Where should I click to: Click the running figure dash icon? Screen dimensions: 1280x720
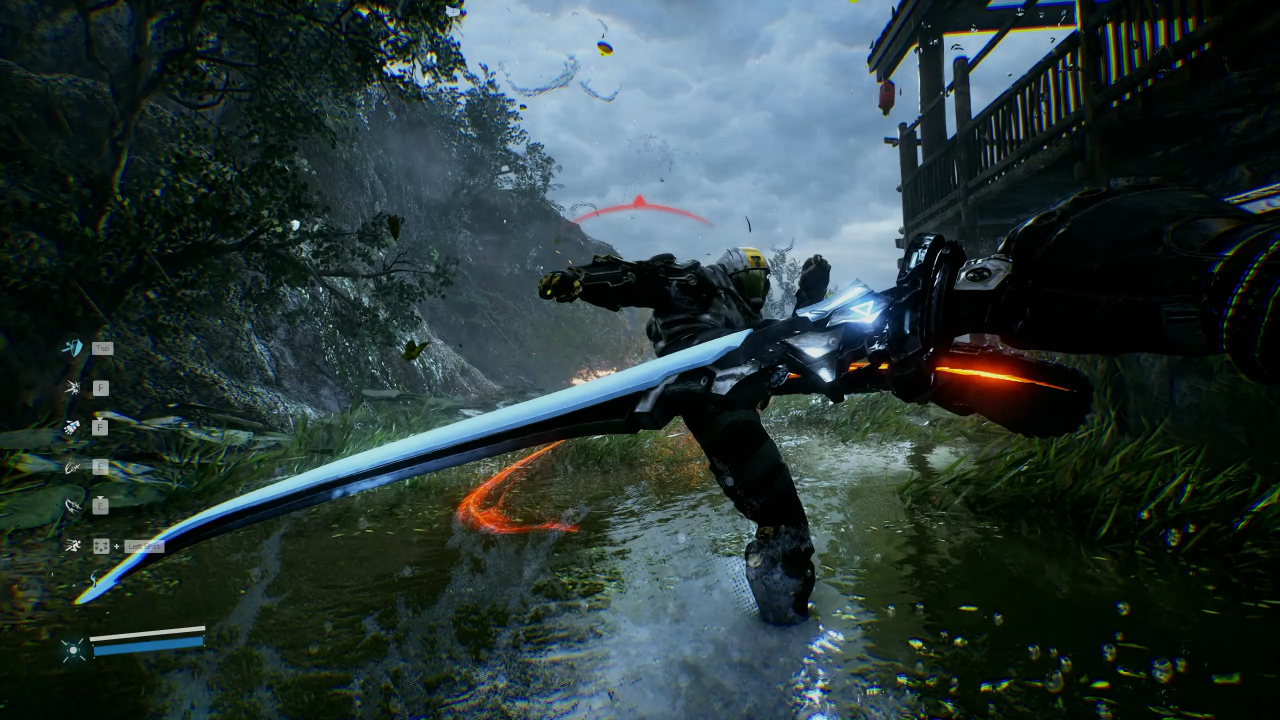(x=72, y=545)
